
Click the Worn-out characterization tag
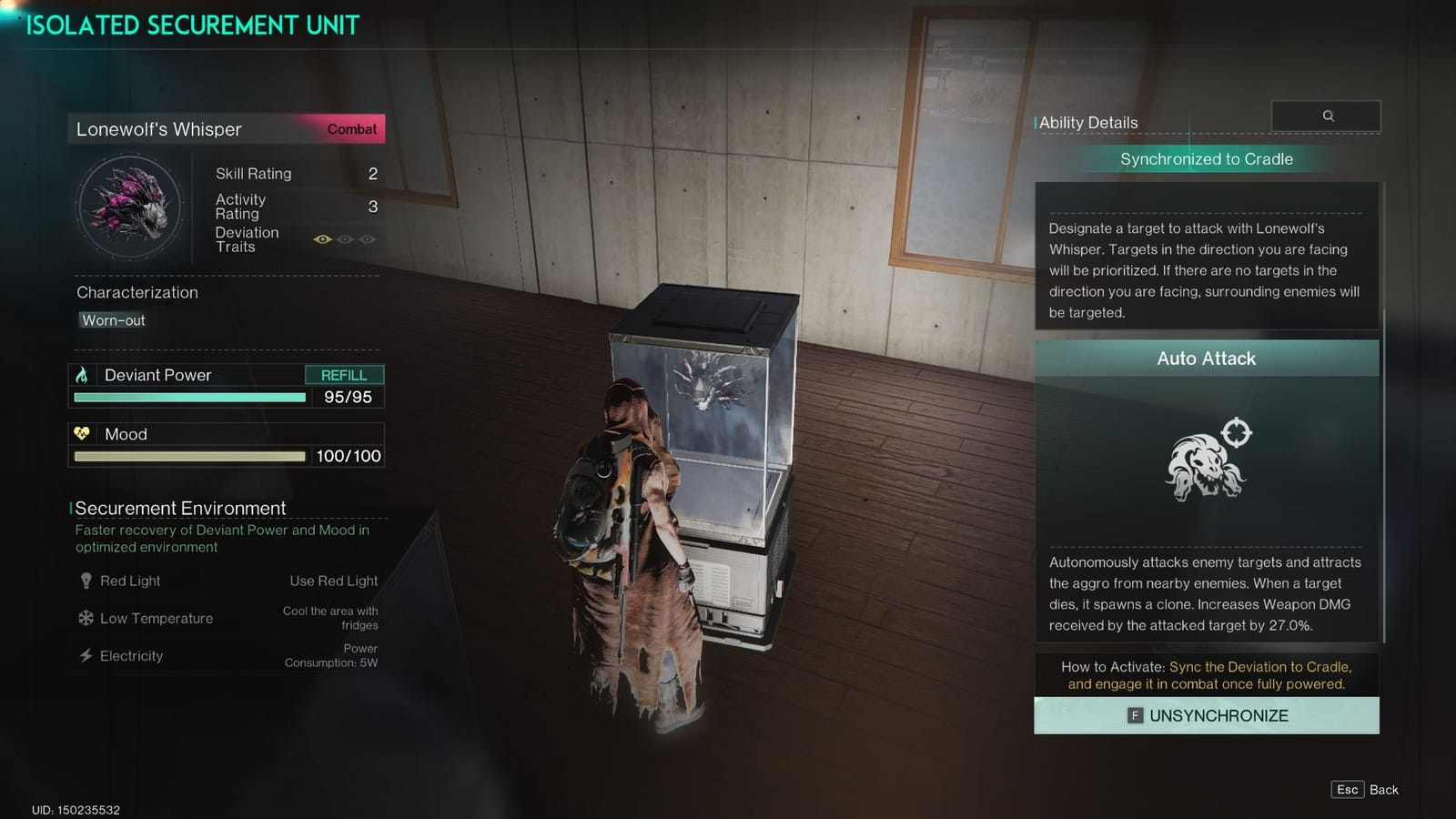(111, 320)
